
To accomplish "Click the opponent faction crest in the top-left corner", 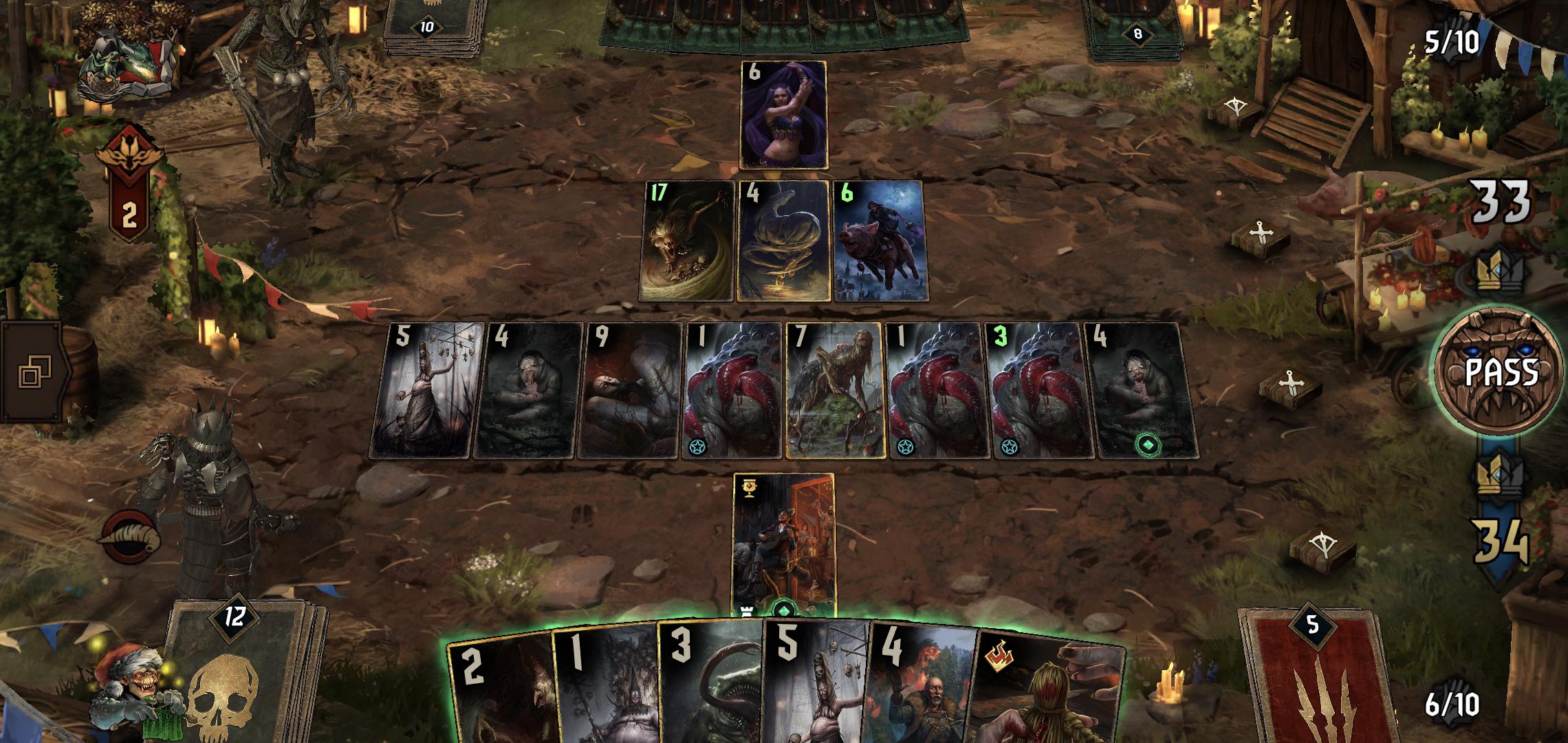I will coord(127,52).
